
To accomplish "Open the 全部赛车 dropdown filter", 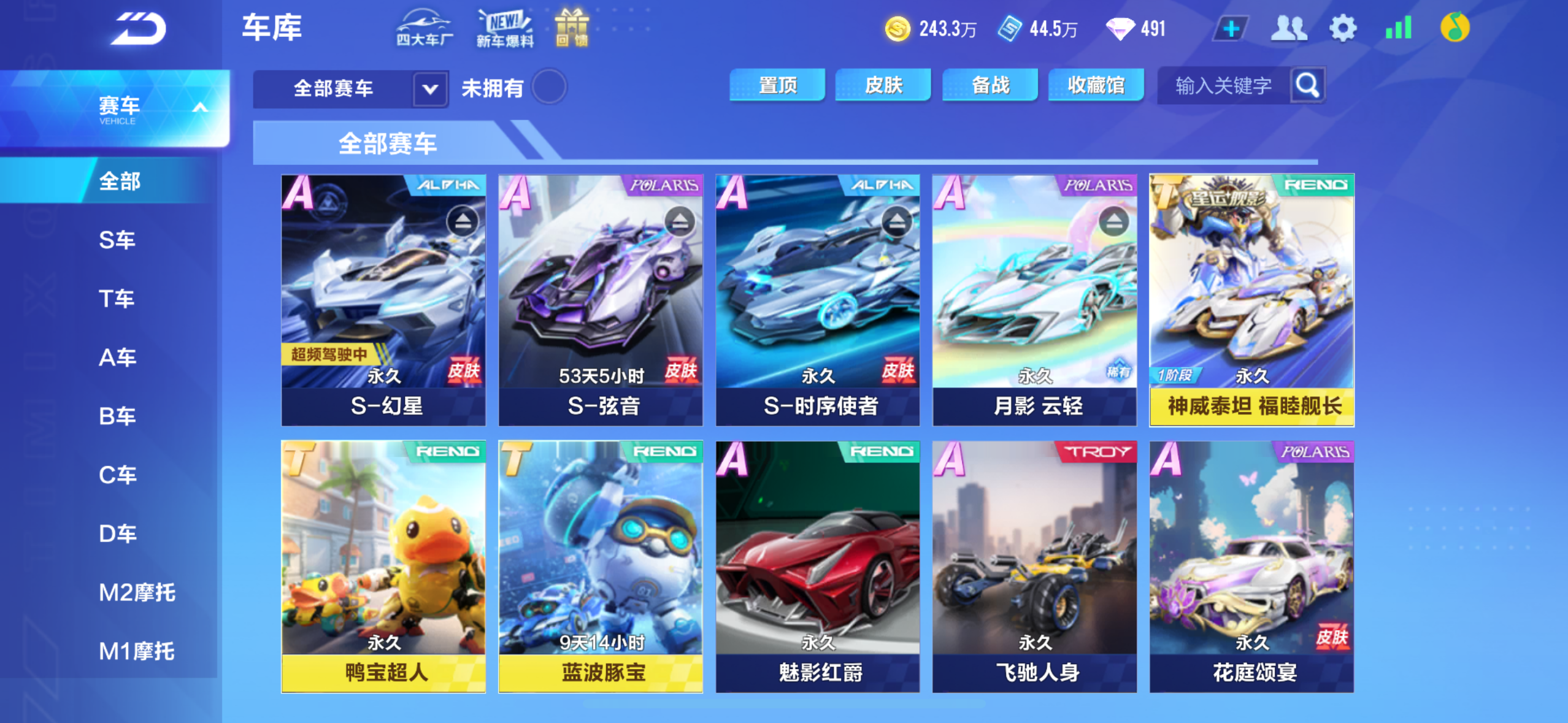I will coord(350,88).
